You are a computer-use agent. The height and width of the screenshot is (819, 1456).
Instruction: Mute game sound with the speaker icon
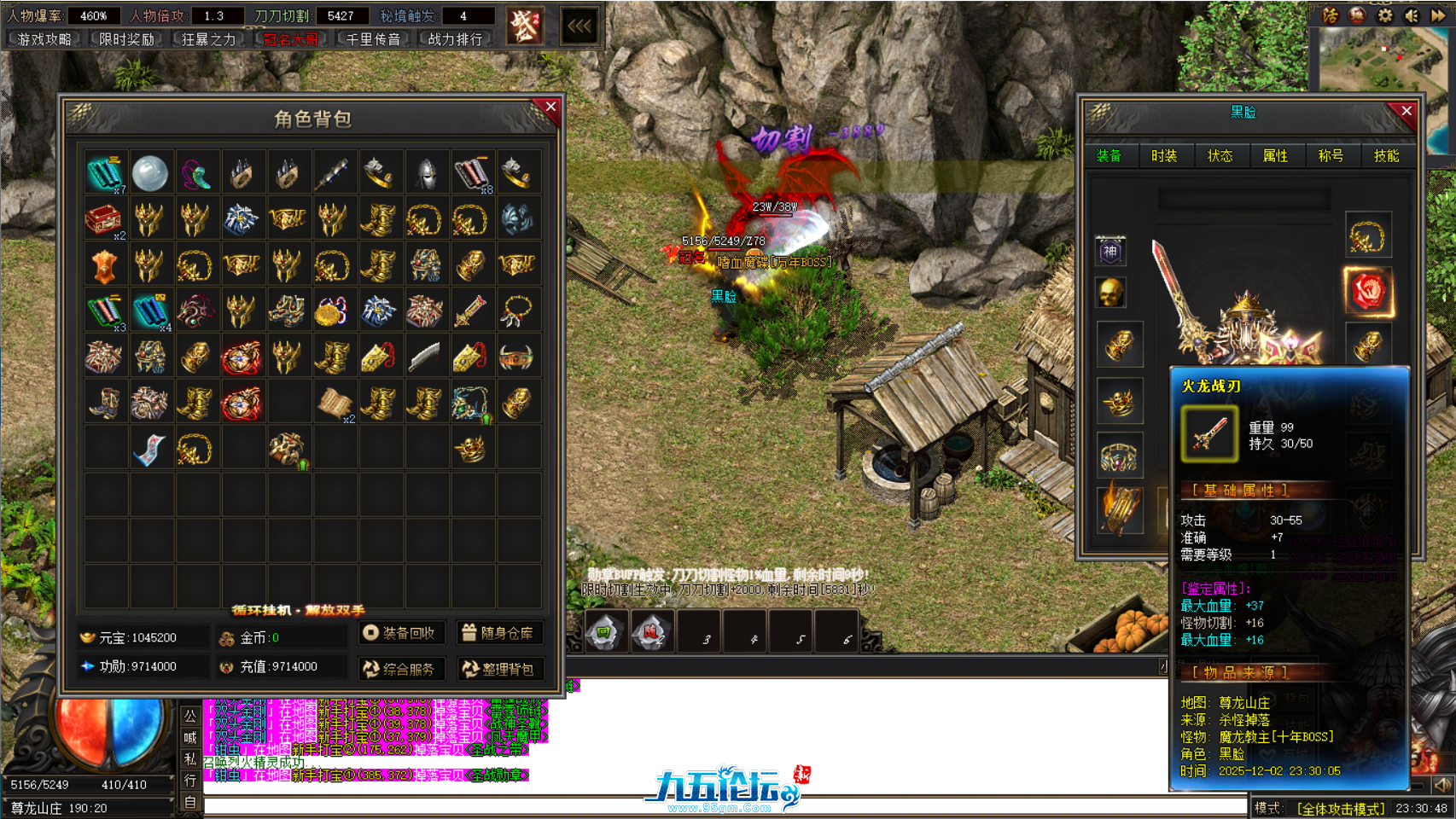pyautogui.click(x=1412, y=15)
